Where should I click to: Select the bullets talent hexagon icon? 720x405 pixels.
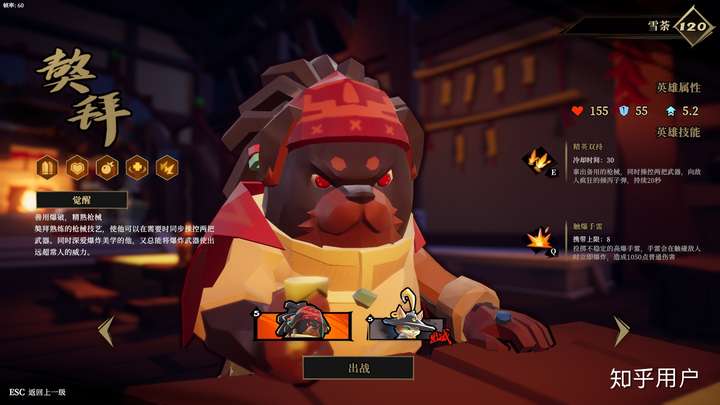point(47,167)
